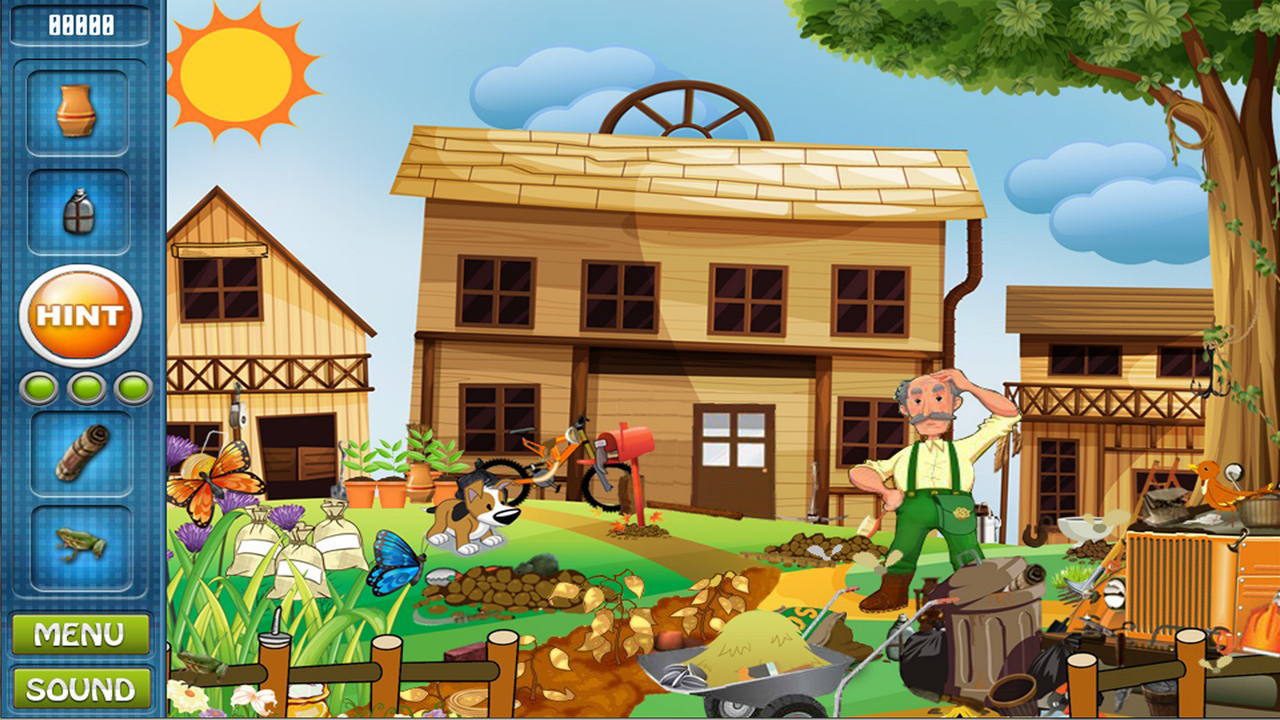Click the frog icon in the item list
The width and height of the screenshot is (1280, 720).
(x=80, y=545)
